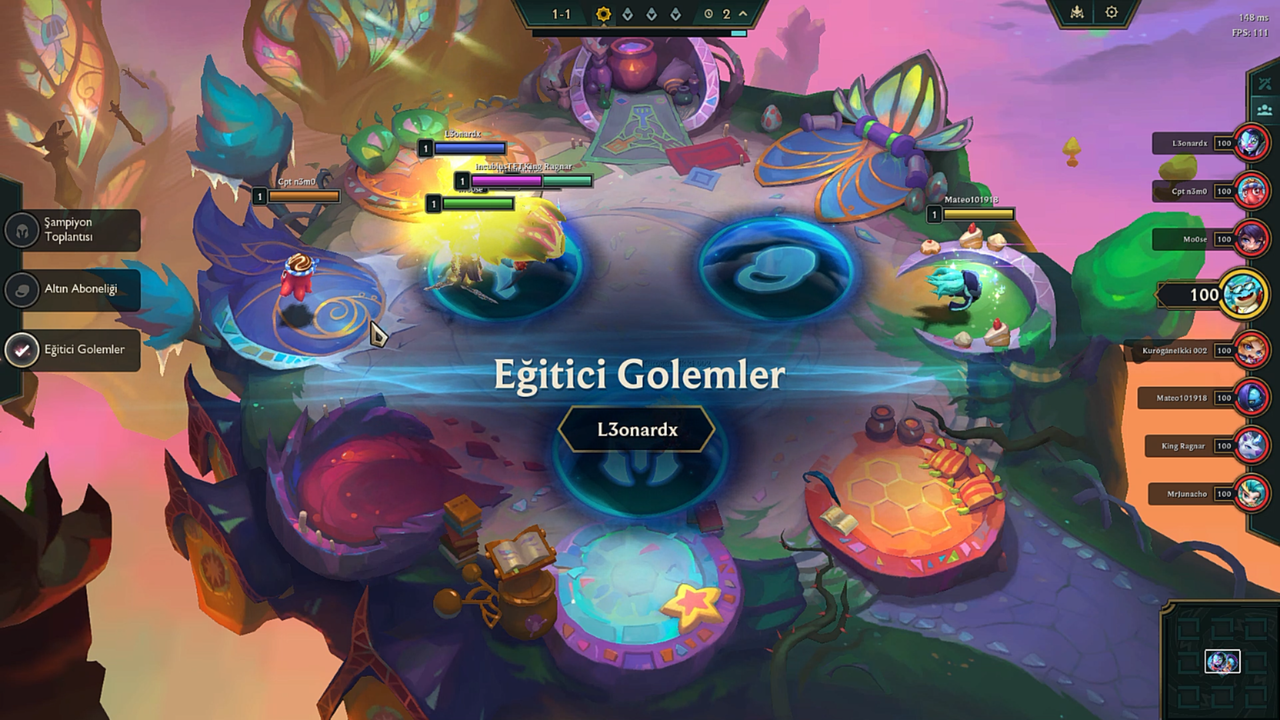The width and height of the screenshot is (1280, 720).
Task: Show Kuroganeikki 002's board
Action: coord(1251,350)
